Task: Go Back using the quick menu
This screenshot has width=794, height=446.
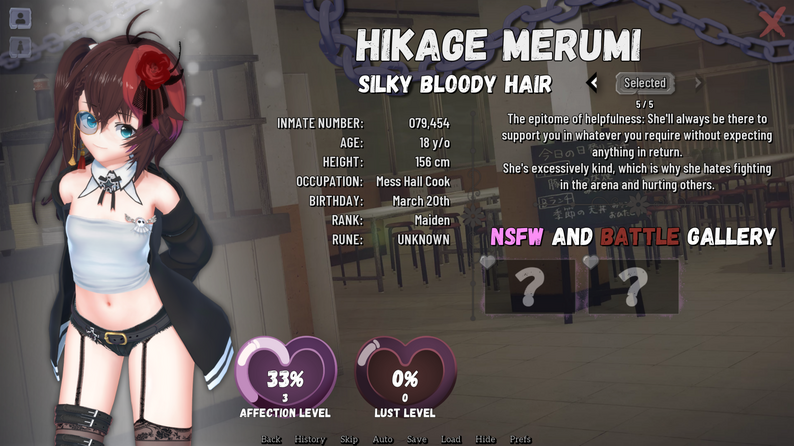Action: 271,439
